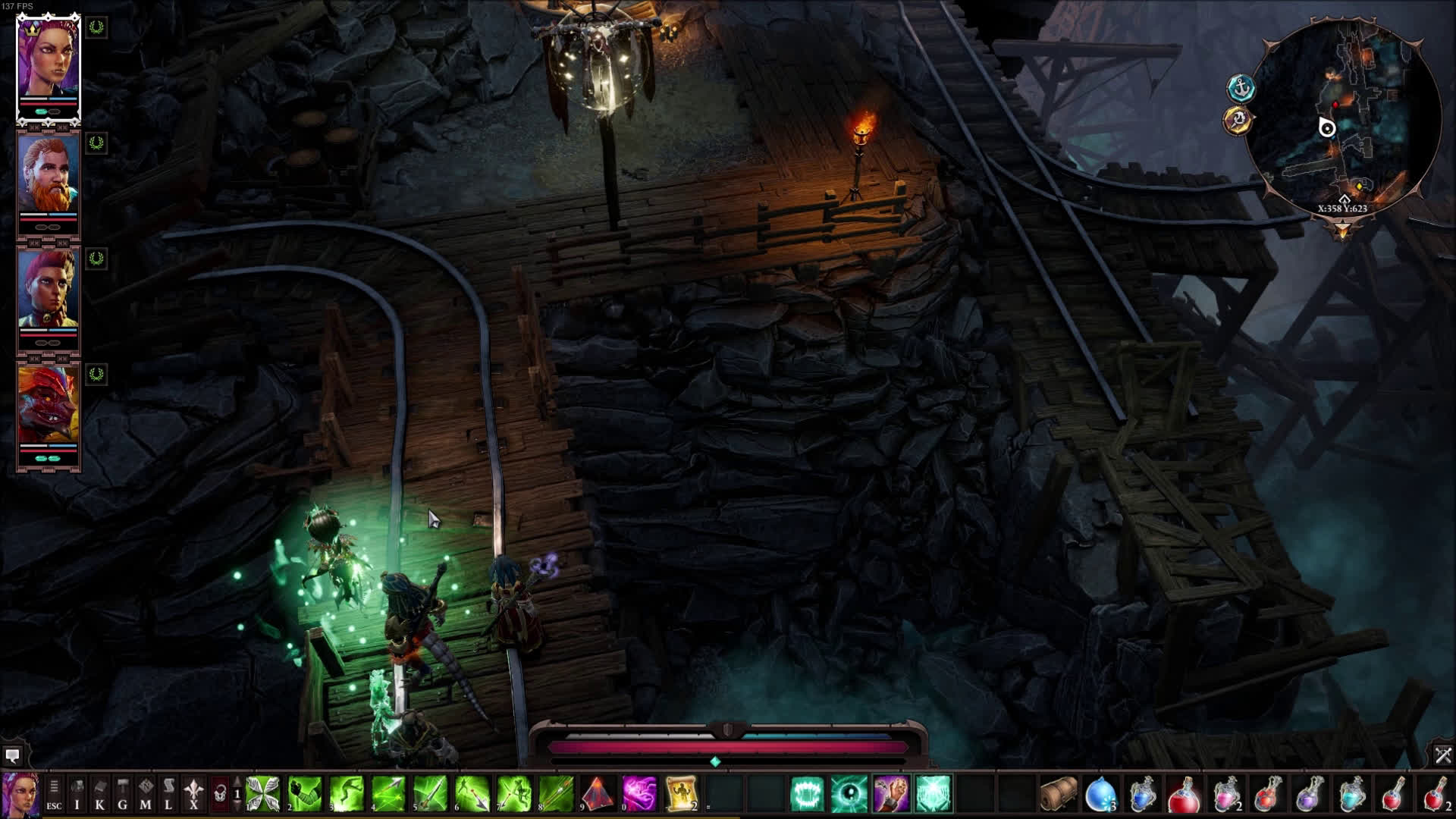Open the chat speech bubble icon
The image size is (1456, 819).
(12, 755)
